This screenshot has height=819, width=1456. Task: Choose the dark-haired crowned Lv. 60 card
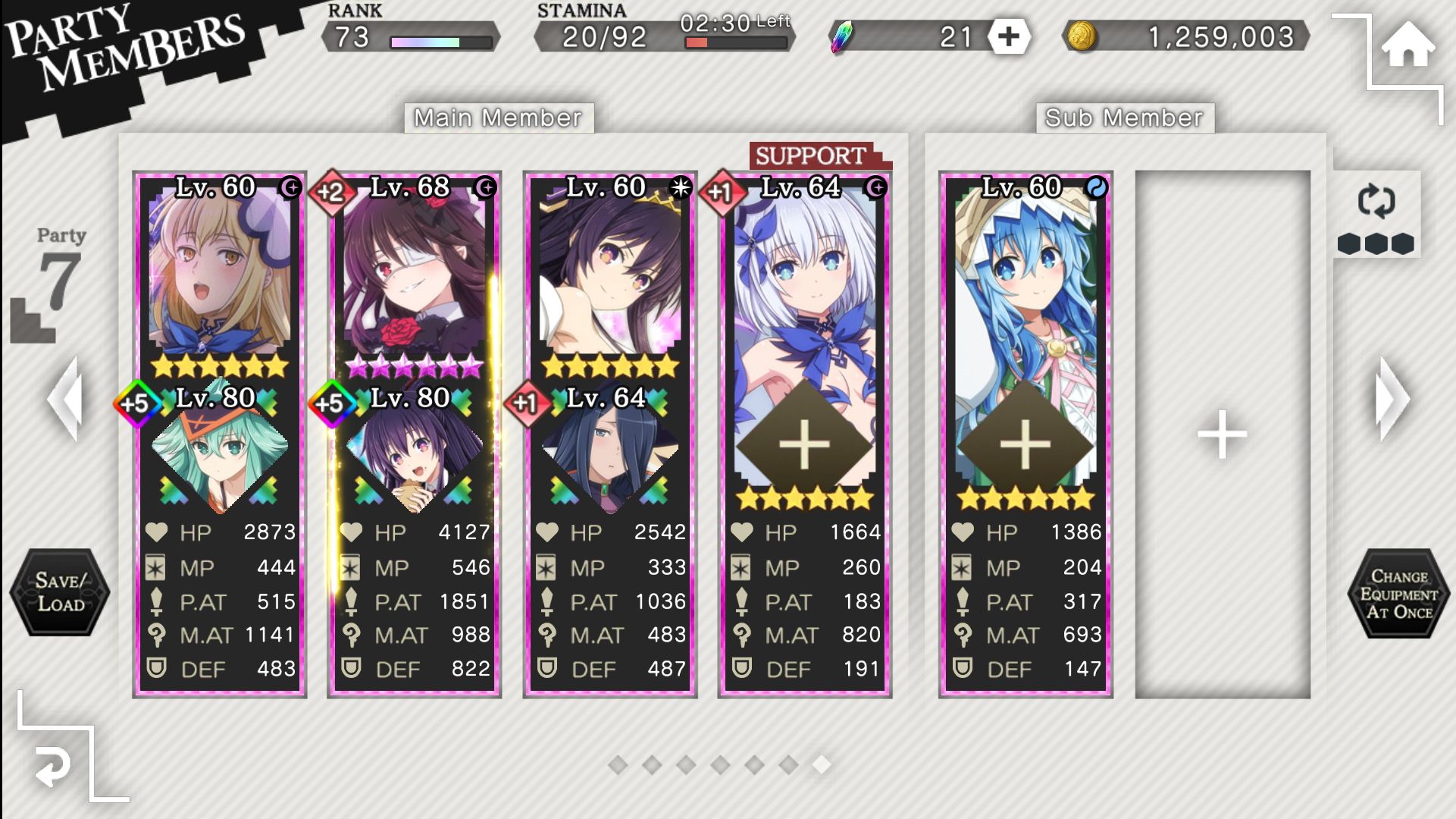pos(609,273)
